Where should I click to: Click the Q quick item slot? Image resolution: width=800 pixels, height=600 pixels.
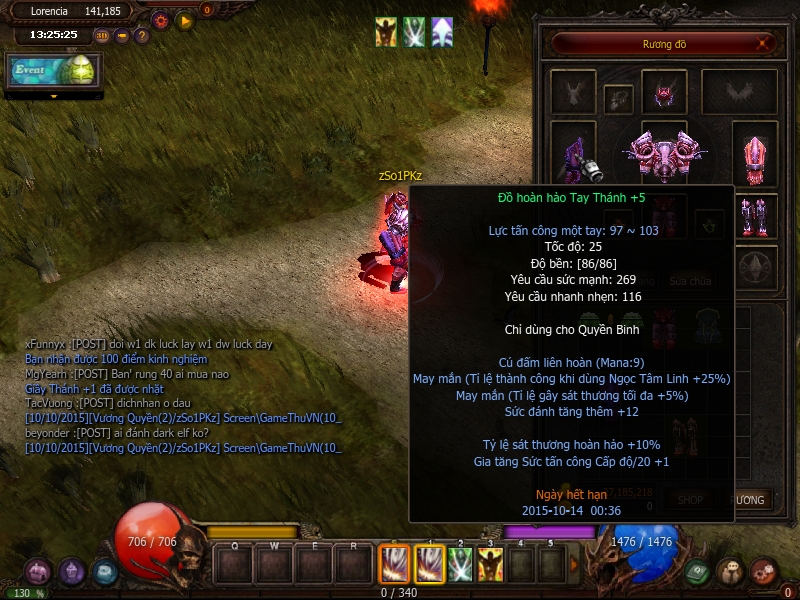tap(235, 566)
